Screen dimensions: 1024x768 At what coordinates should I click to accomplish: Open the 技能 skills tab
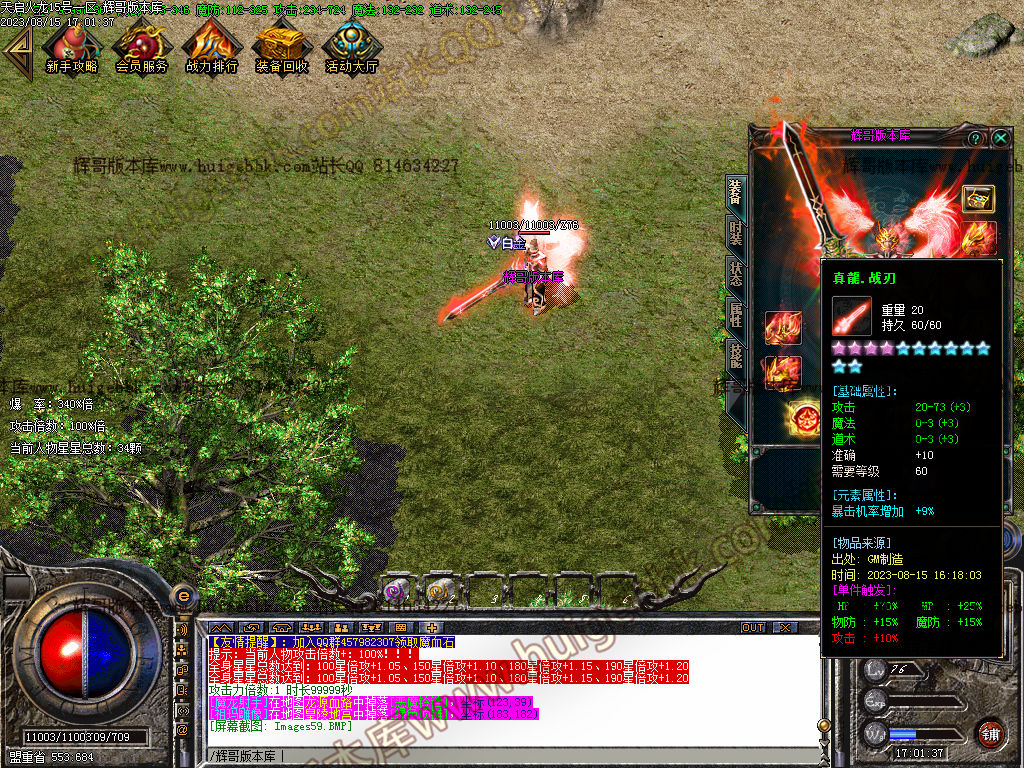736,357
